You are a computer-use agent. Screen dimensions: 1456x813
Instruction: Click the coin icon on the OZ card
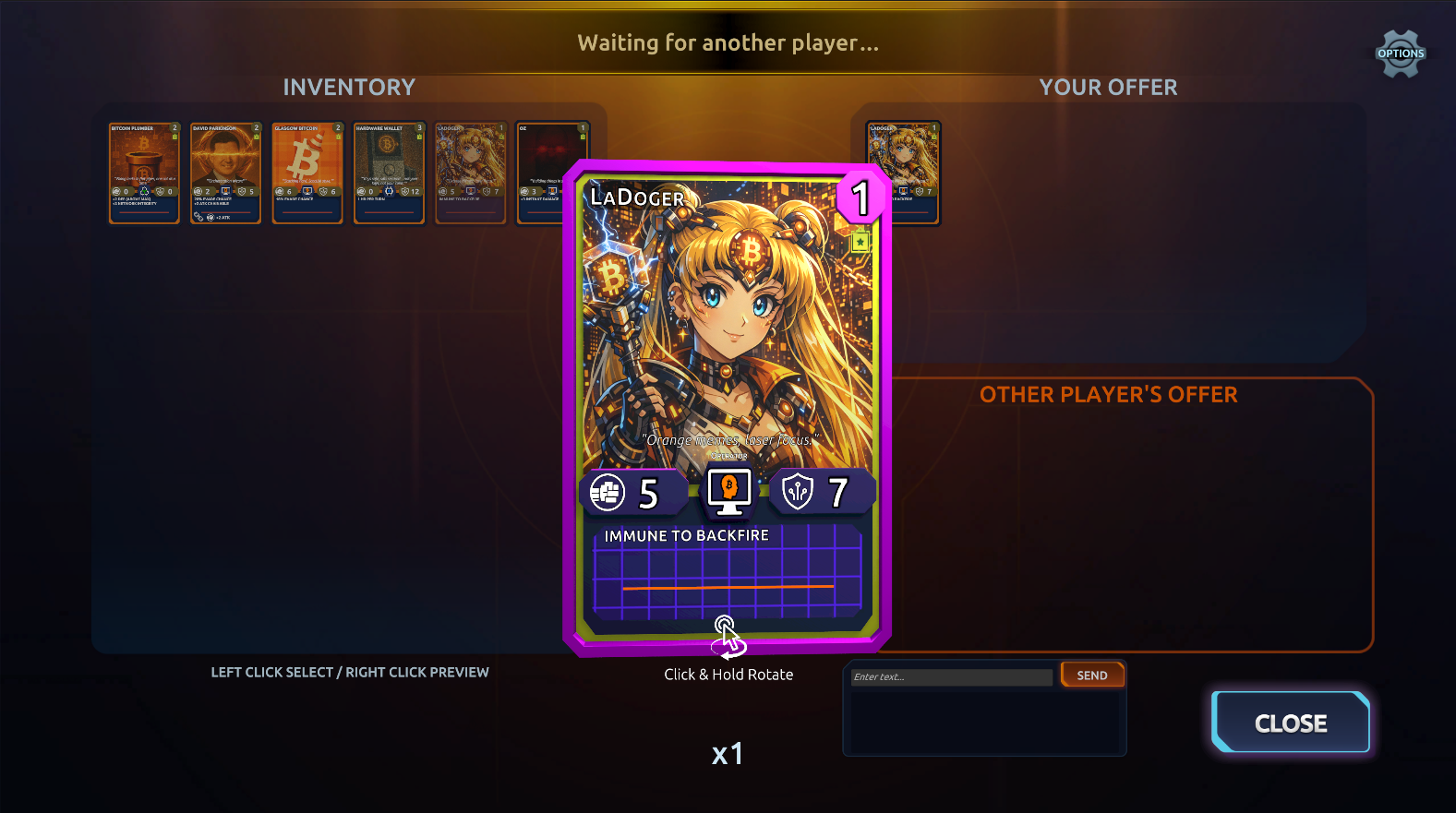pos(523,190)
